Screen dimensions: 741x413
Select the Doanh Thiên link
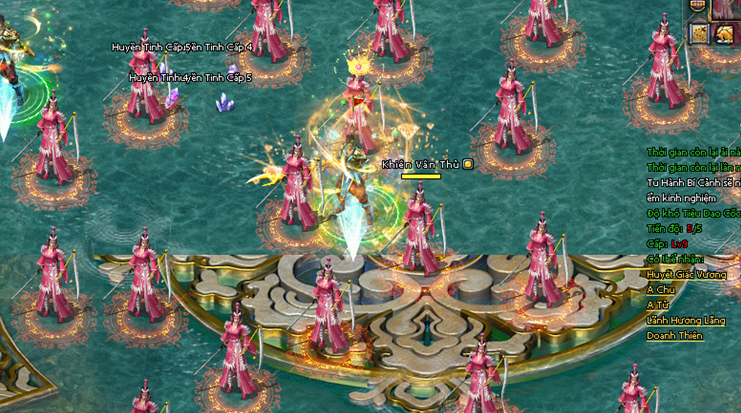click(674, 336)
